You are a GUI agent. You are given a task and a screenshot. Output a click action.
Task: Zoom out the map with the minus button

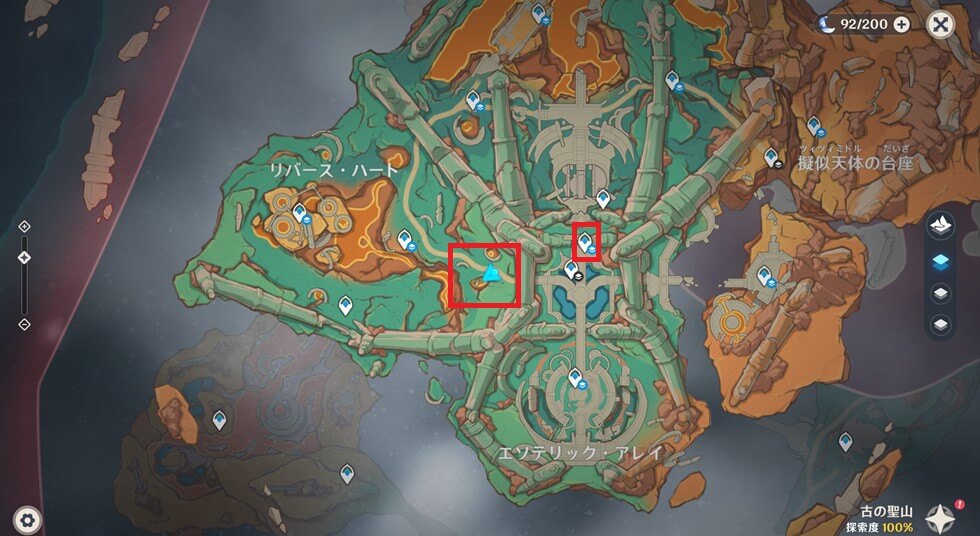(x=24, y=324)
